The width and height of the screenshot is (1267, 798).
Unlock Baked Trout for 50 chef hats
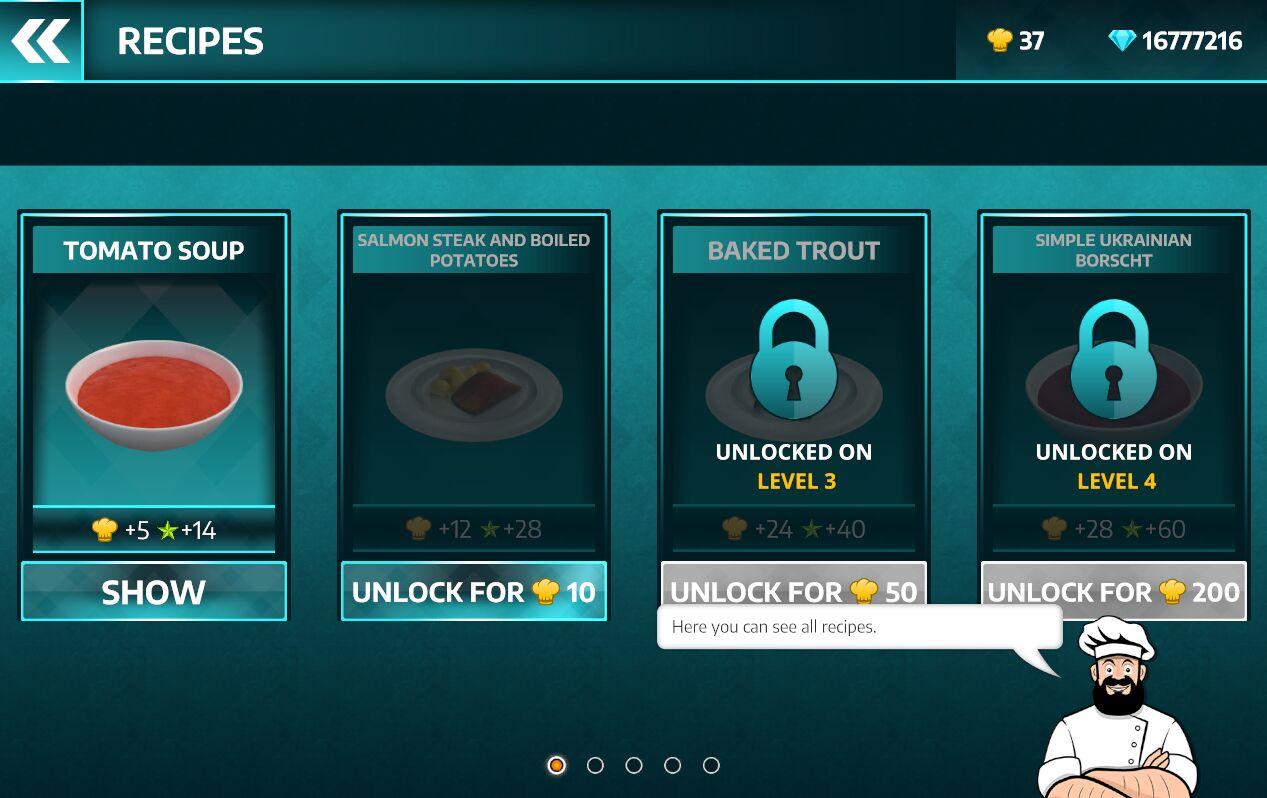[x=794, y=583]
